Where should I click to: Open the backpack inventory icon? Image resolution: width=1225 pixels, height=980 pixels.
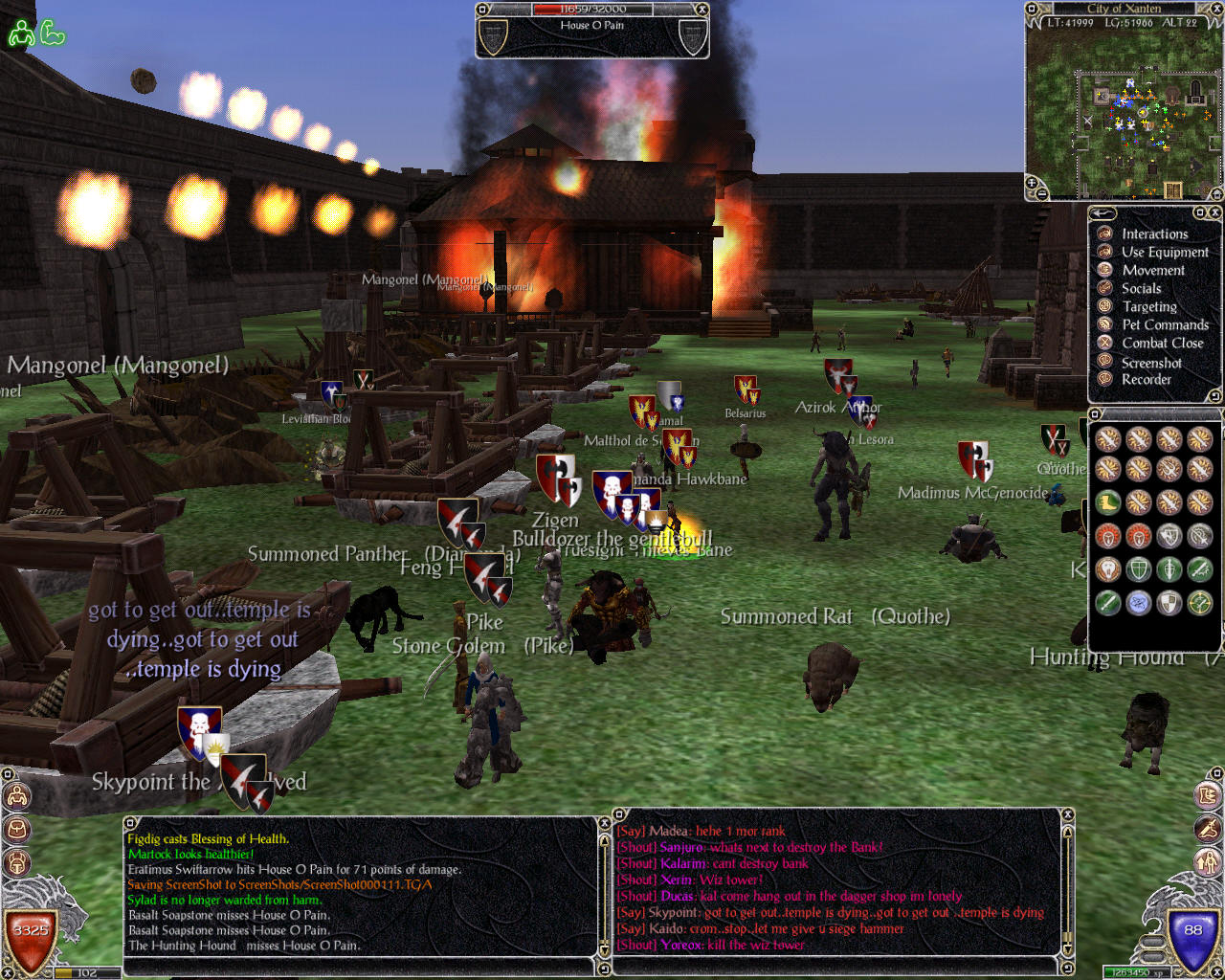pos(17,830)
